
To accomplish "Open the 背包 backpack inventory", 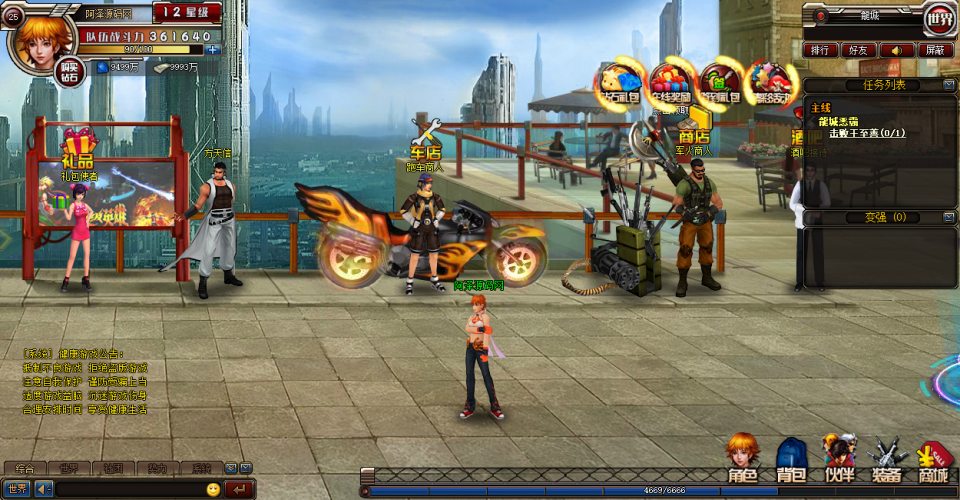I will 791,460.
